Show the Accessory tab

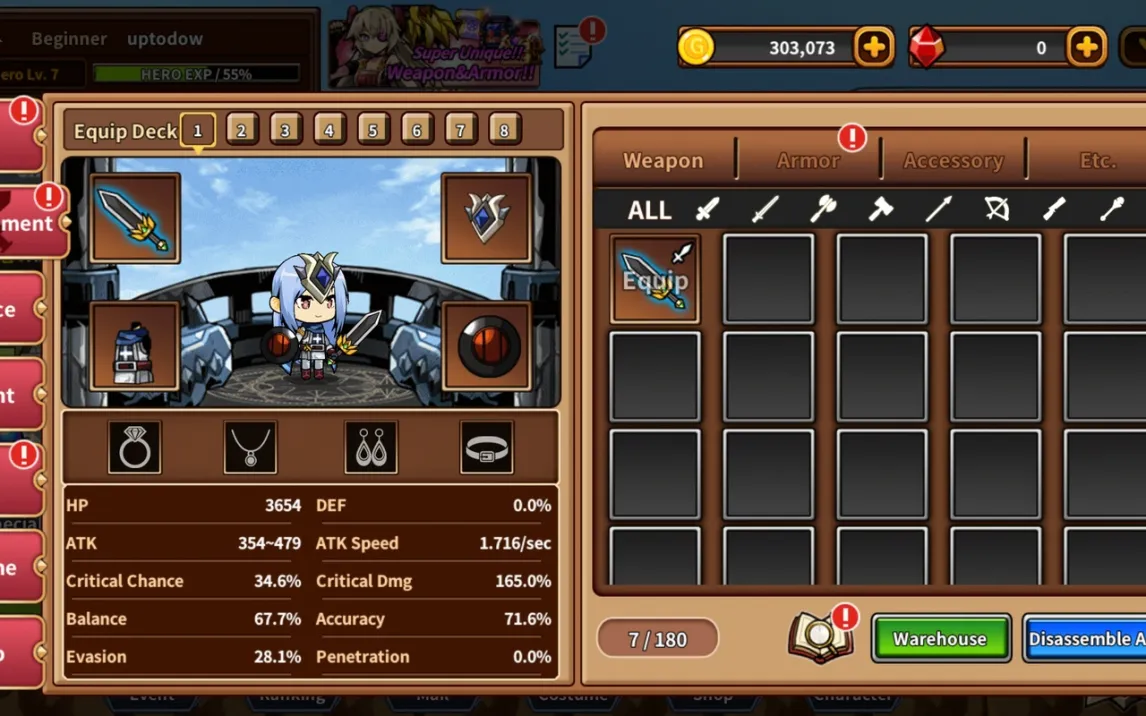point(953,160)
